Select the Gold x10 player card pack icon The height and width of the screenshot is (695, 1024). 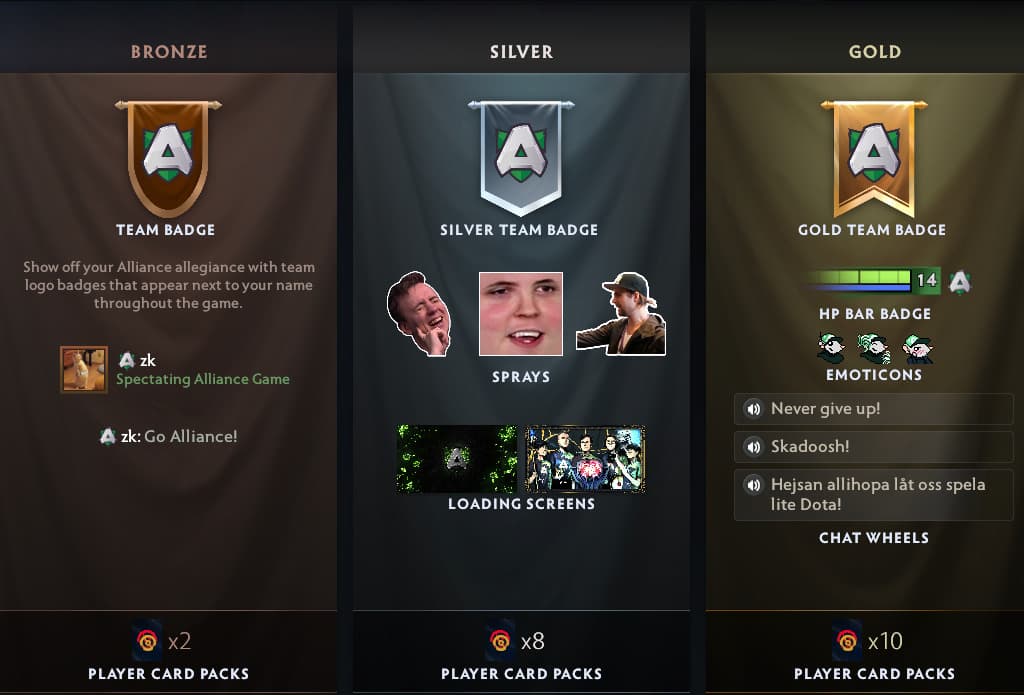click(846, 640)
